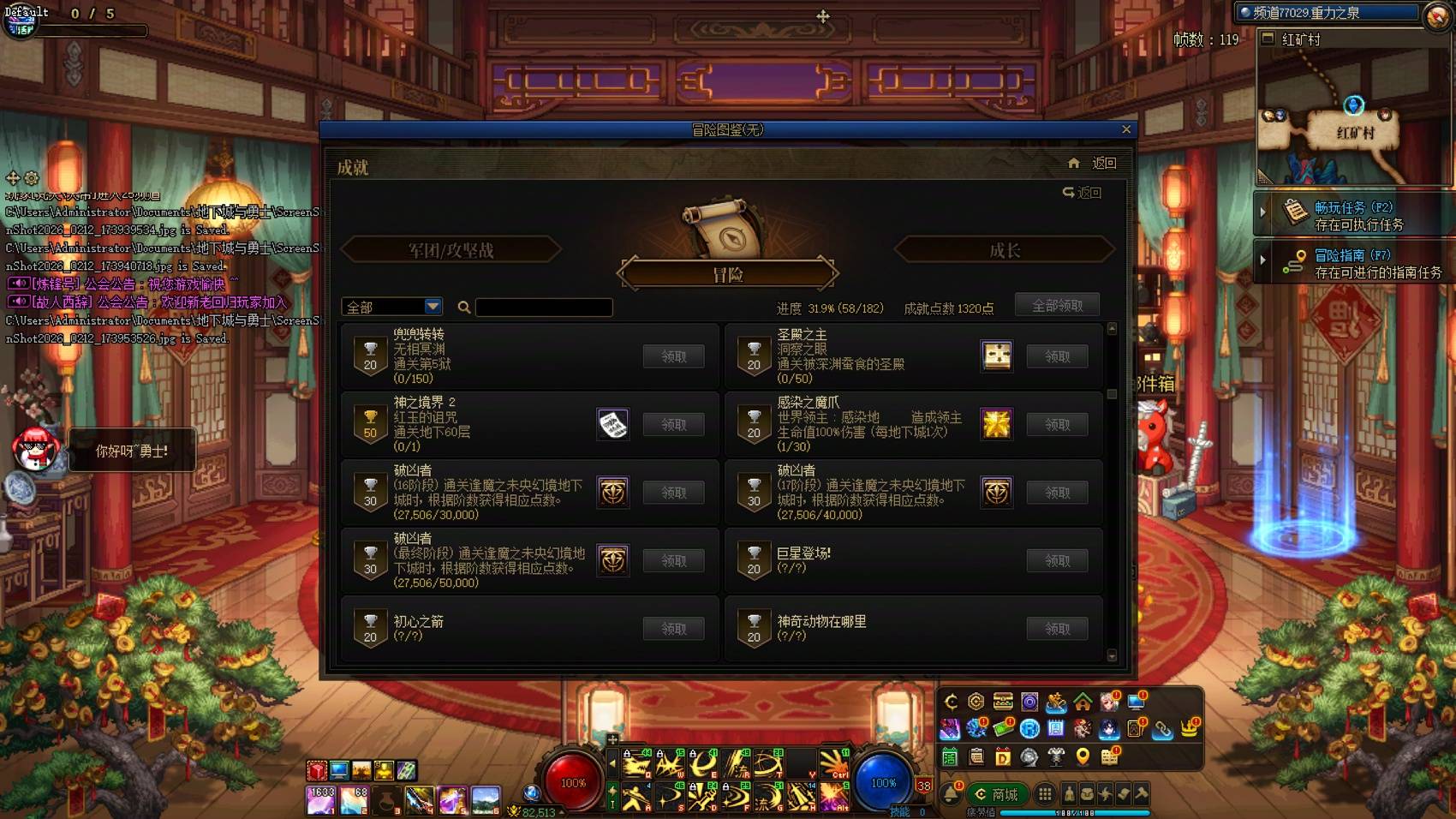Open the 全部 filter dropdown

[x=391, y=306]
